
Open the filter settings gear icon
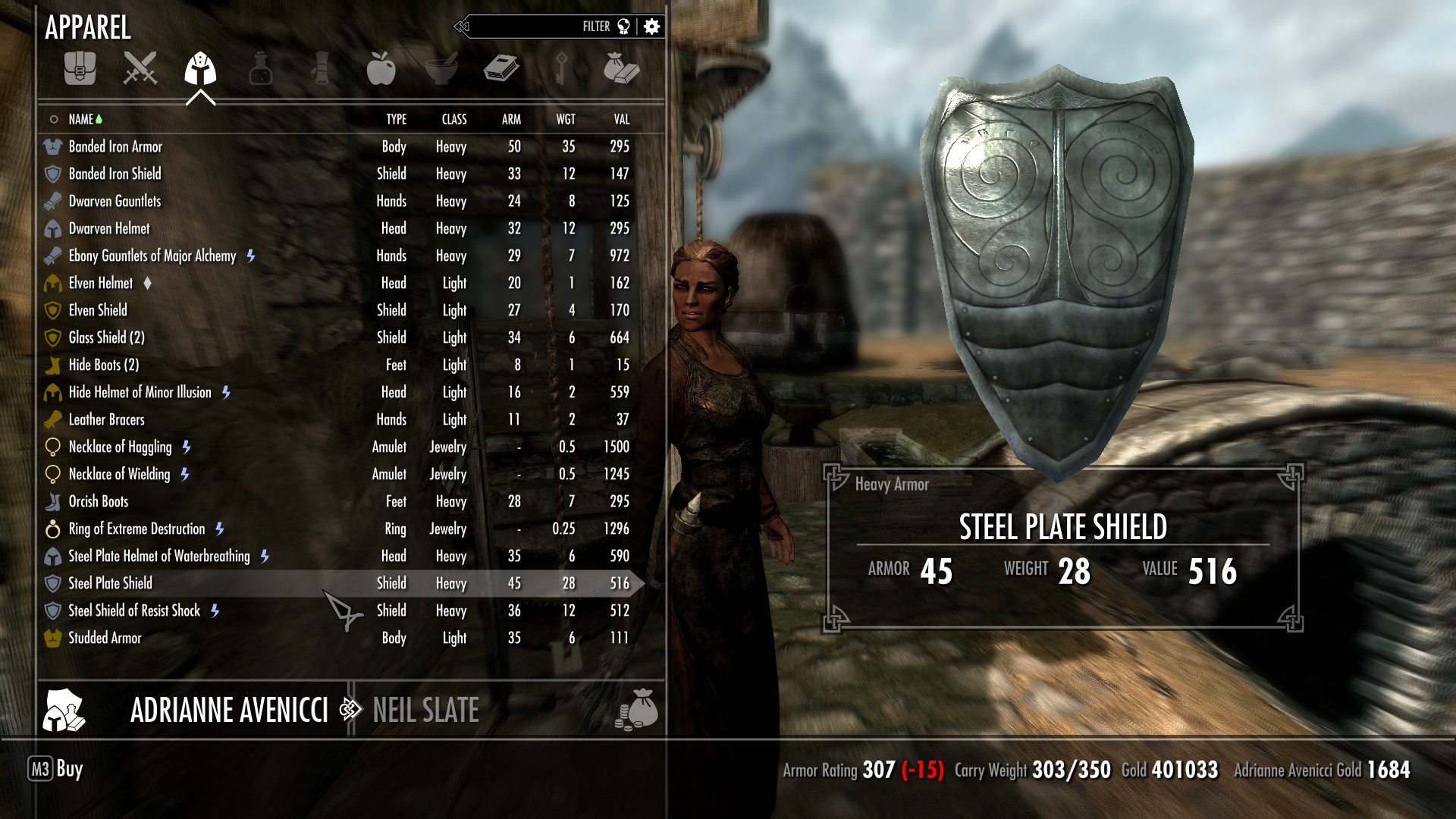click(651, 27)
